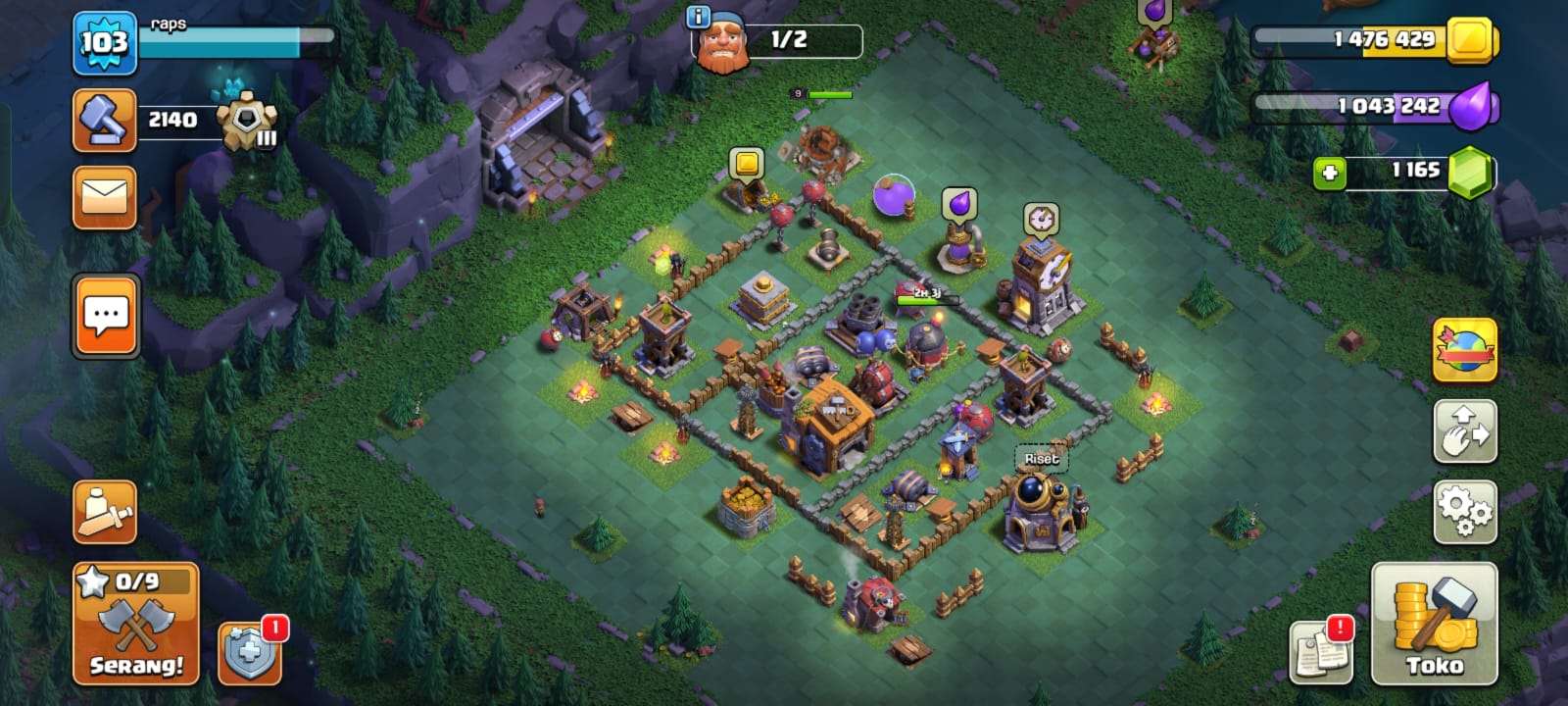Open the shield defense log with notification
Image resolution: width=1568 pixels, height=706 pixels.
pyautogui.click(x=249, y=653)
